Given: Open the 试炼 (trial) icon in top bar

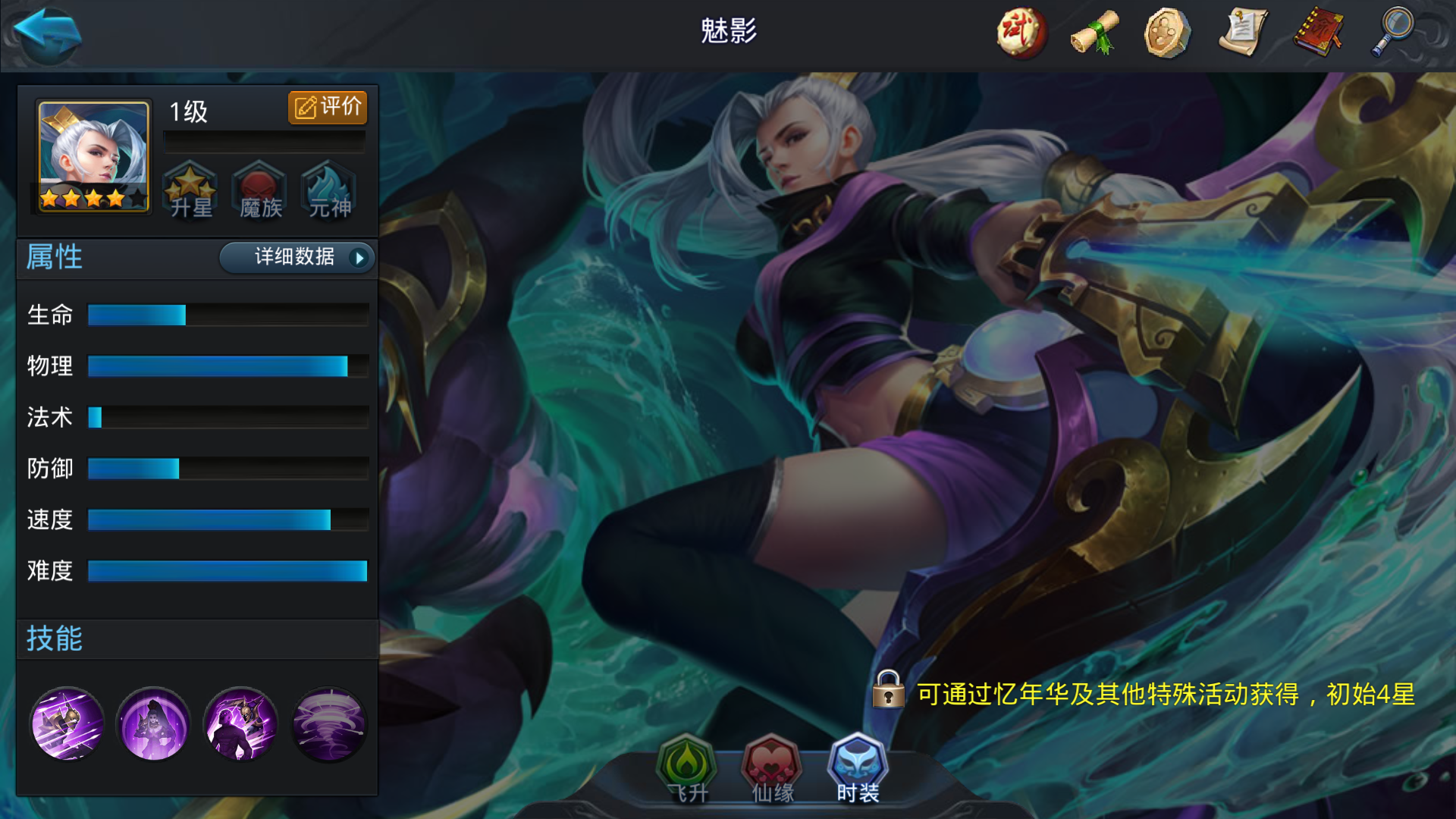Looking at the screenshot, I should [1020, 32].
